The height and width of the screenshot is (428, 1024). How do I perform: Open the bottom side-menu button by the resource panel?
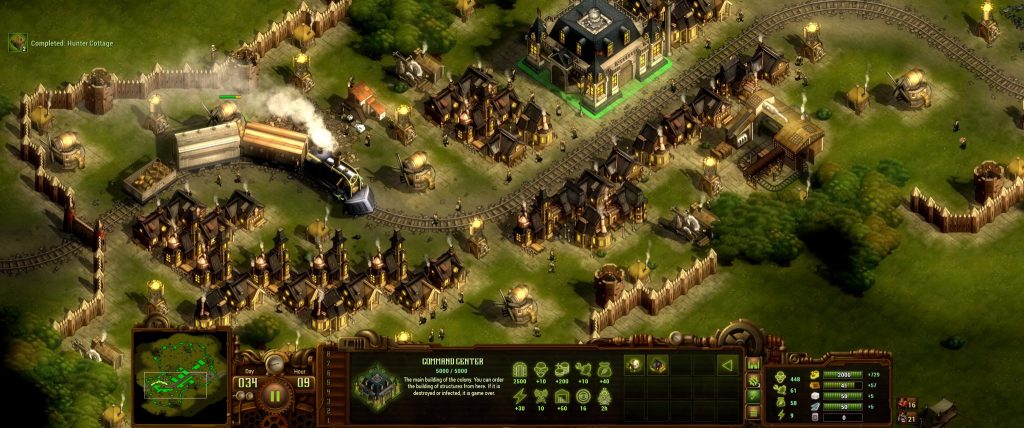[753, 412]
